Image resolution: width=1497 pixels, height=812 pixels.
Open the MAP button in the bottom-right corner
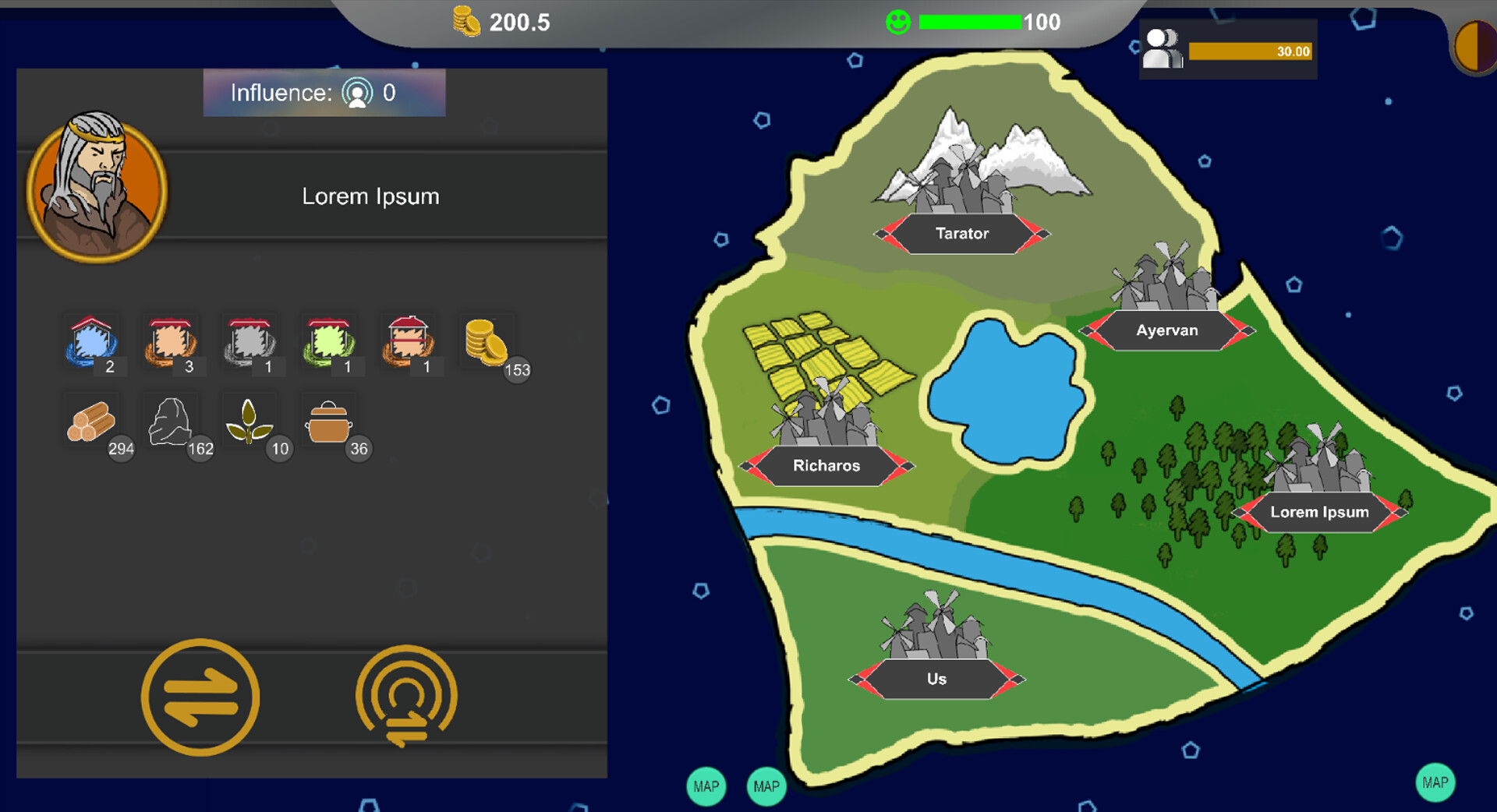(1435, 782)
